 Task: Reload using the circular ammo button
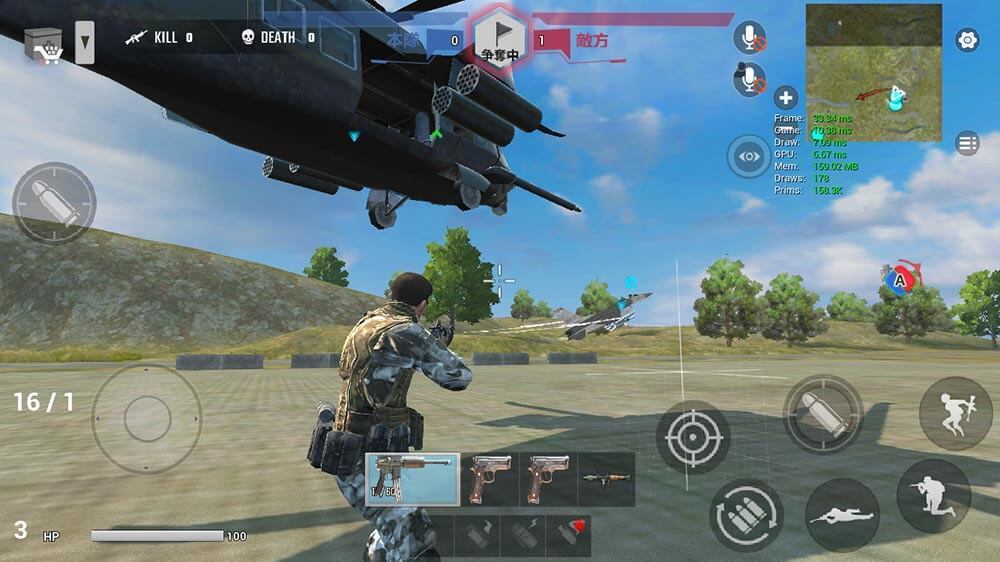click(746, 515)
